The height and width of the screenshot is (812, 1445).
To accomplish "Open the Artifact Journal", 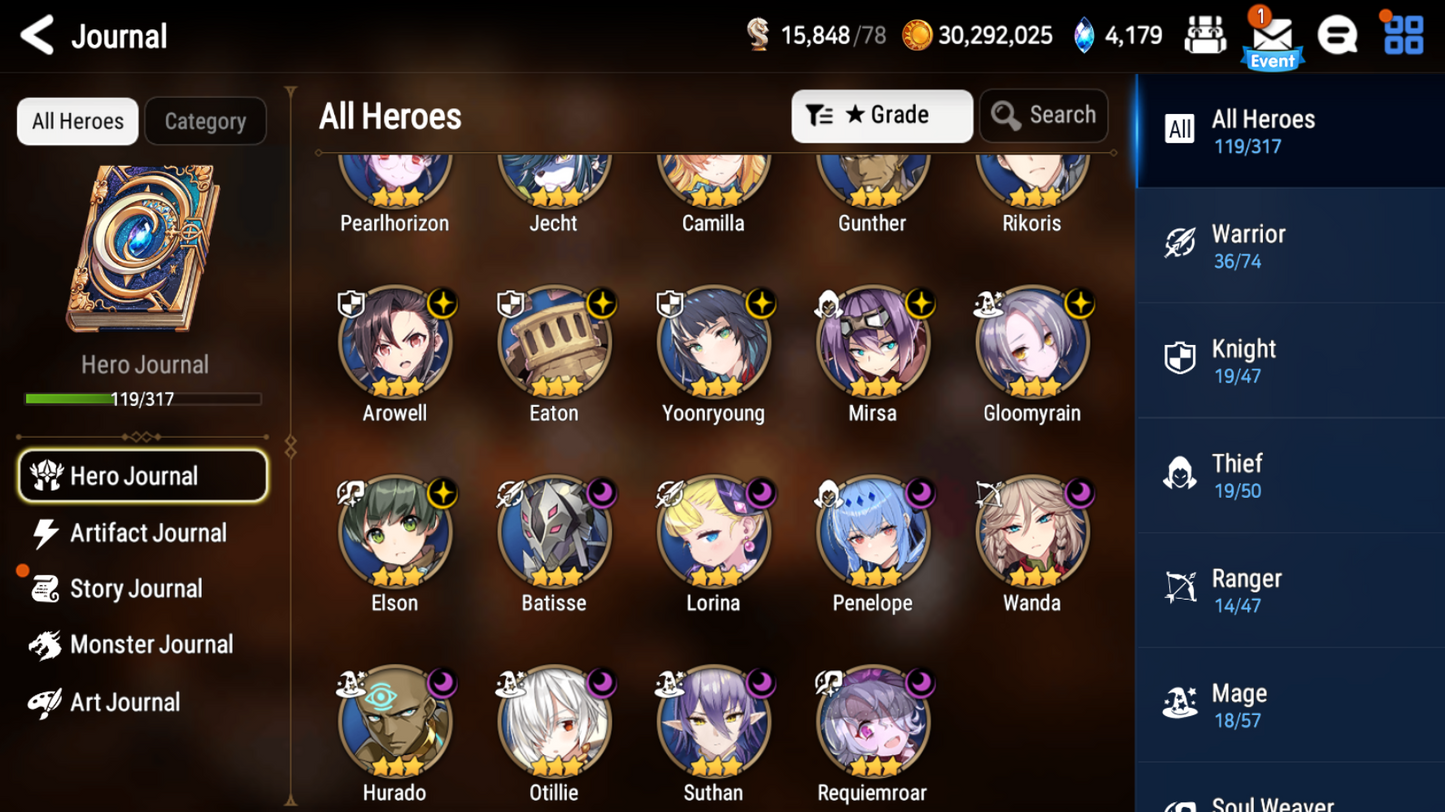I will coord(147,533).
